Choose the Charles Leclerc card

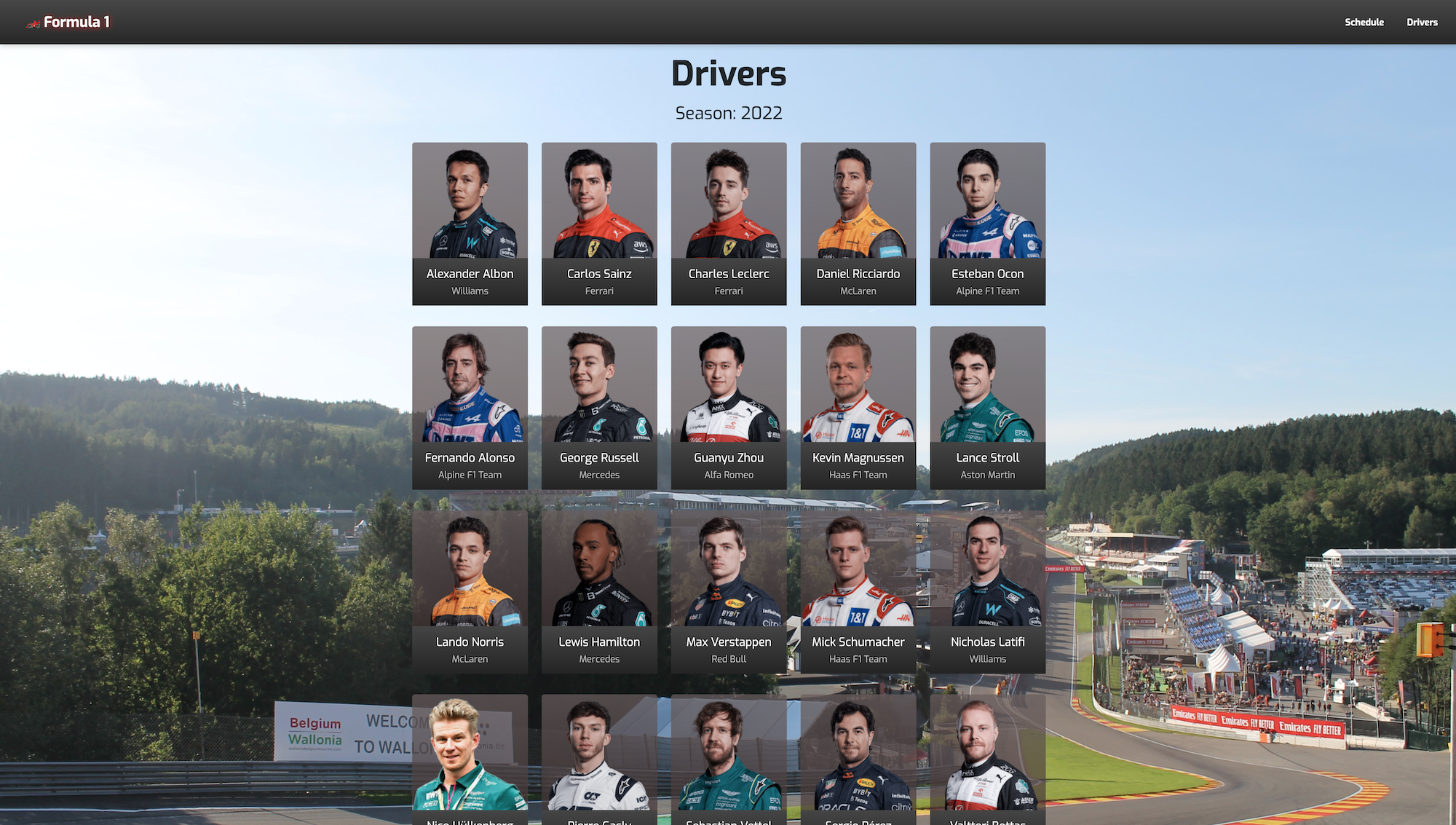[729, 224]
